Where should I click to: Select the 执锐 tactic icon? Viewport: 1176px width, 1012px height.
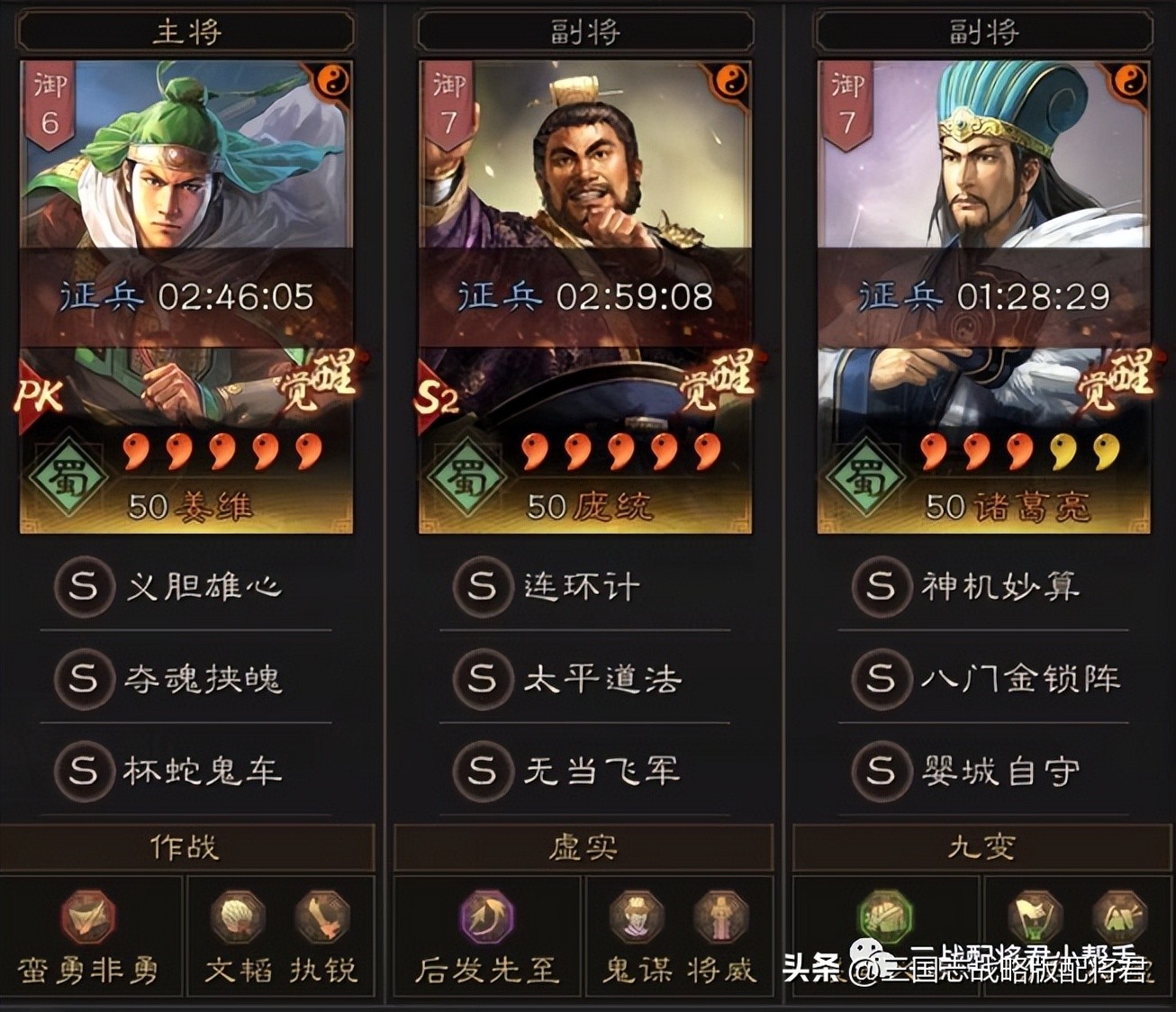point(324,919)
